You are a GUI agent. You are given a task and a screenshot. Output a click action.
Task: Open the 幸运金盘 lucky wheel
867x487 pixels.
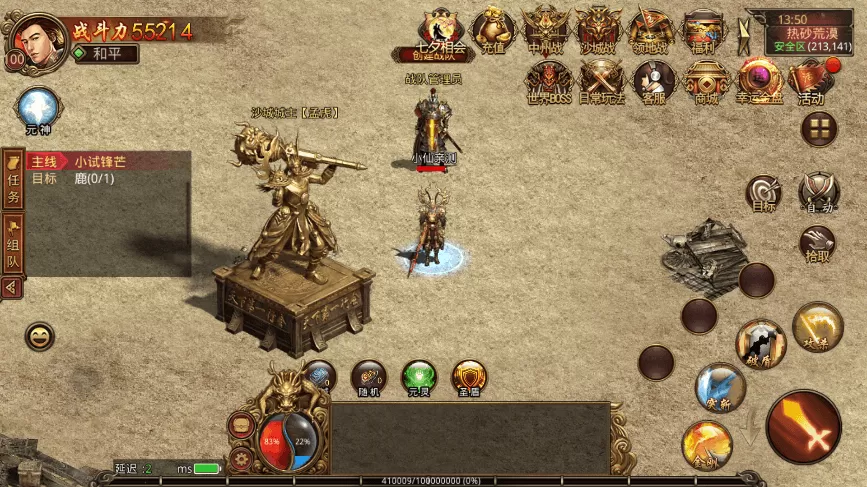759,80
